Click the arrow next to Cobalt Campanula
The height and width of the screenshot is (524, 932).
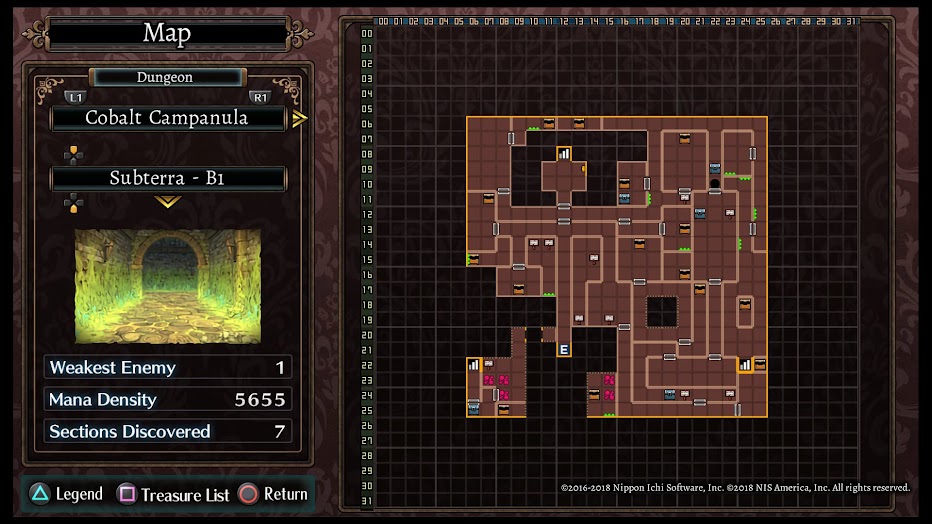(300, 119)
